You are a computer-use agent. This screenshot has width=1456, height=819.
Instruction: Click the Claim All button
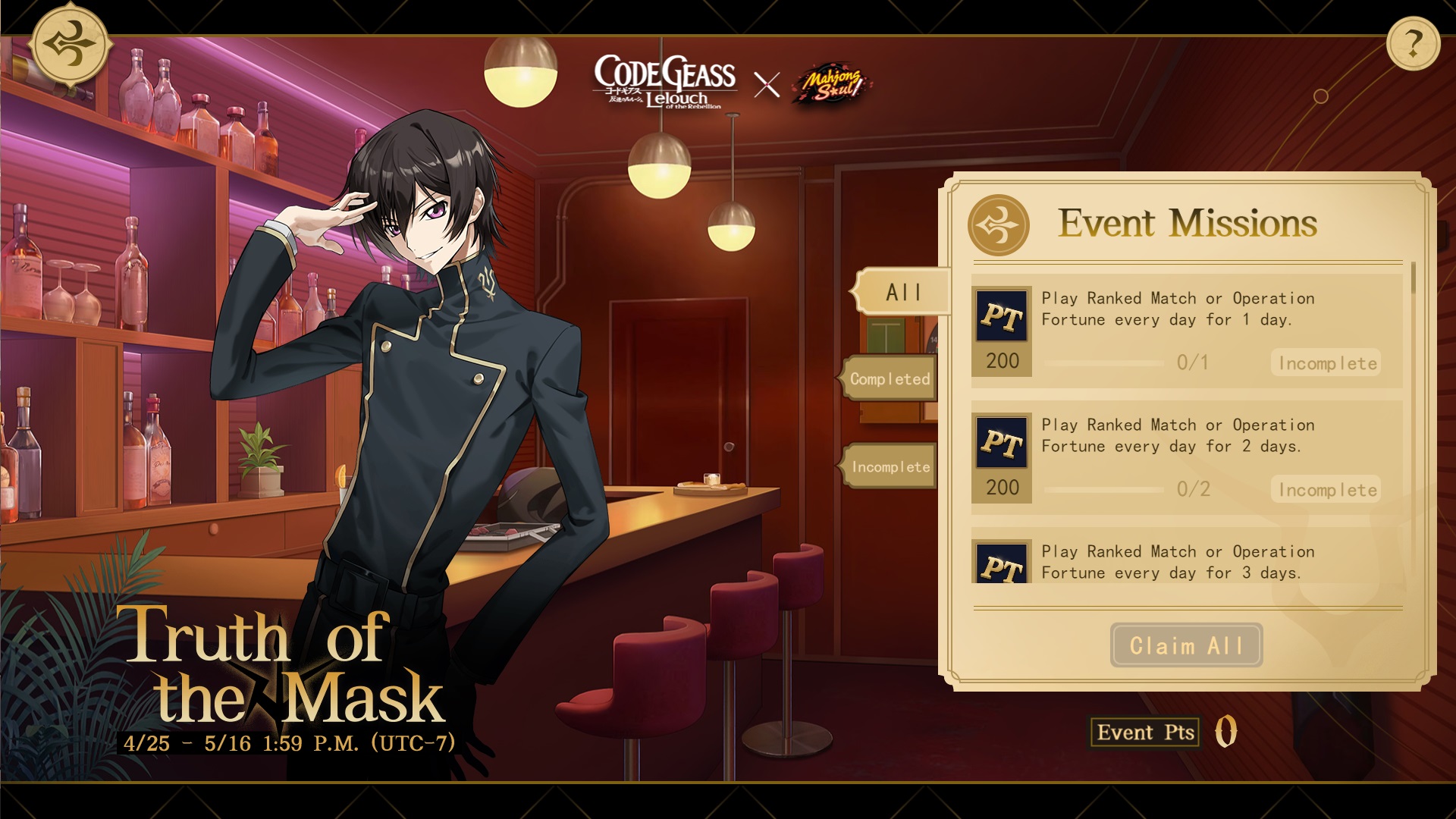pos(1186,645)
